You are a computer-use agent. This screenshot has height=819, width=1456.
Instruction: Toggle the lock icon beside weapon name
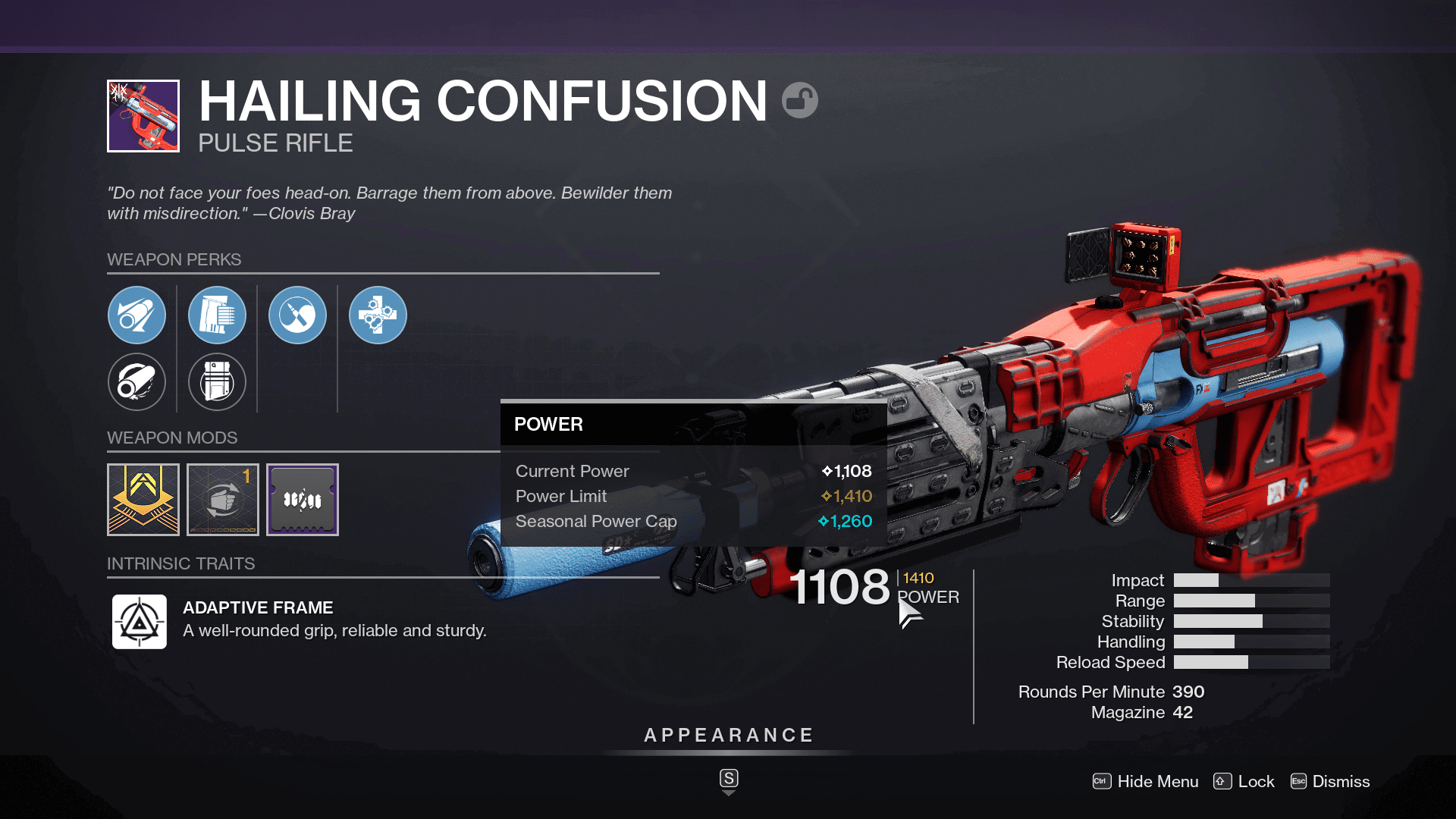[800, 100]
